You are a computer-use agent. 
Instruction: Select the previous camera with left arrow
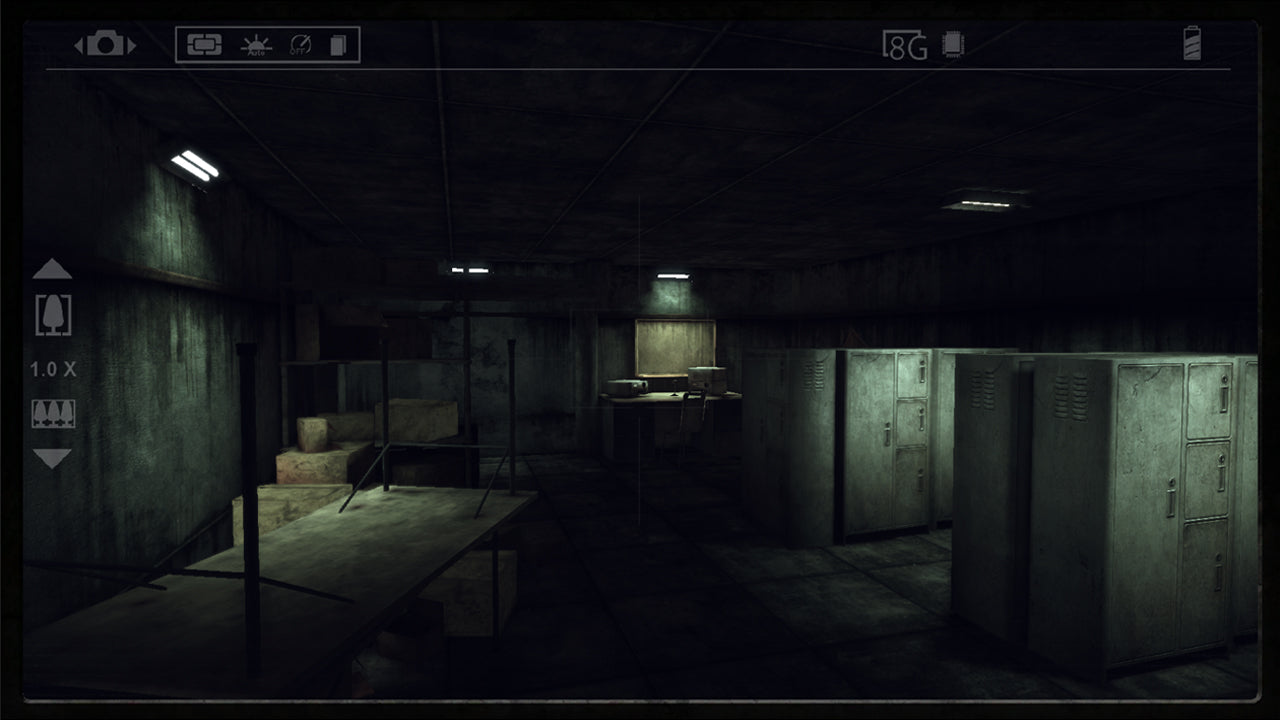(x=79, y=46)
